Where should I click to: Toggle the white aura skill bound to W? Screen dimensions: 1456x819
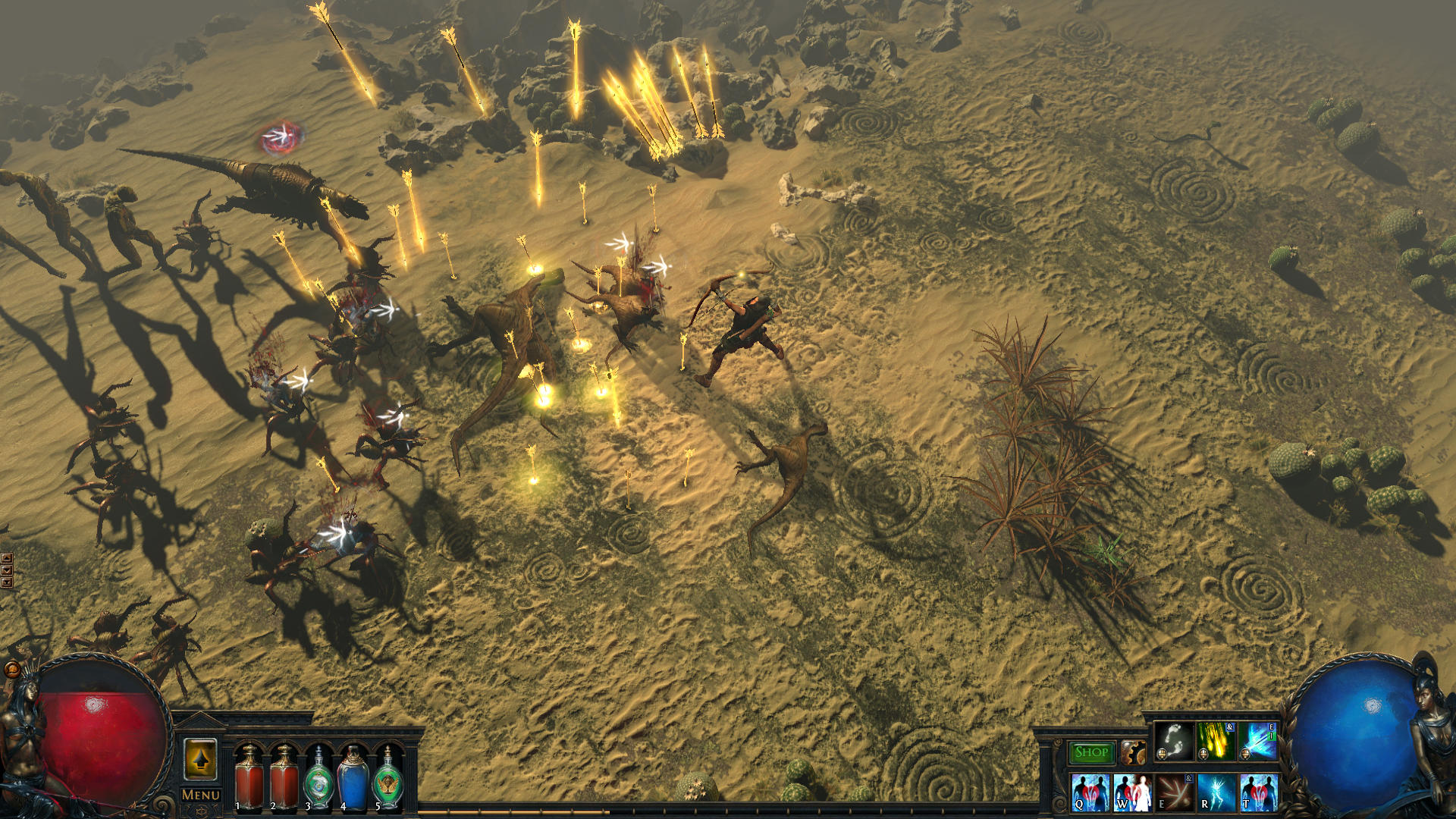tap(1133, 792)
